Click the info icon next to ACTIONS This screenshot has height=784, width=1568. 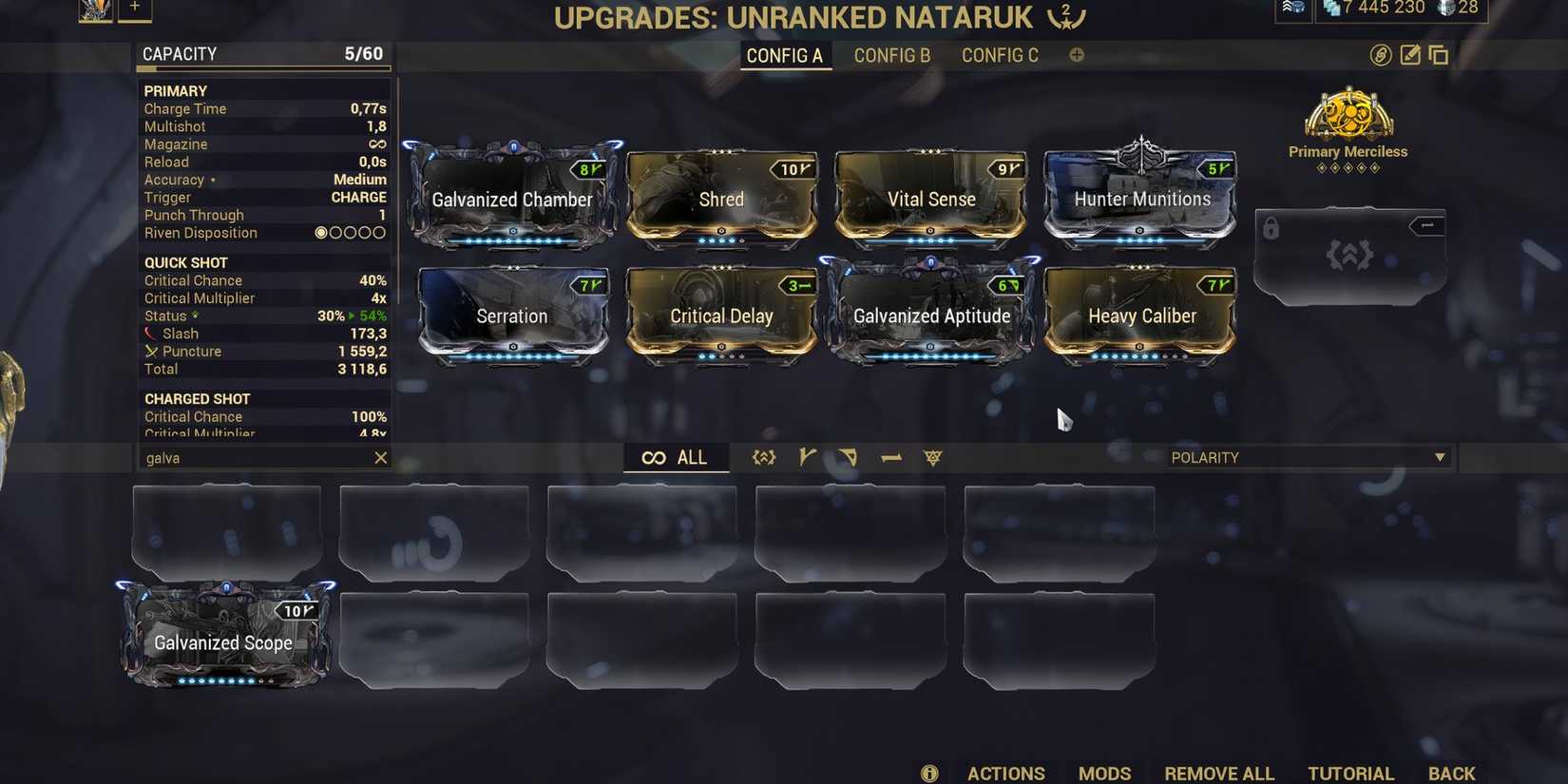click(928, 773)
